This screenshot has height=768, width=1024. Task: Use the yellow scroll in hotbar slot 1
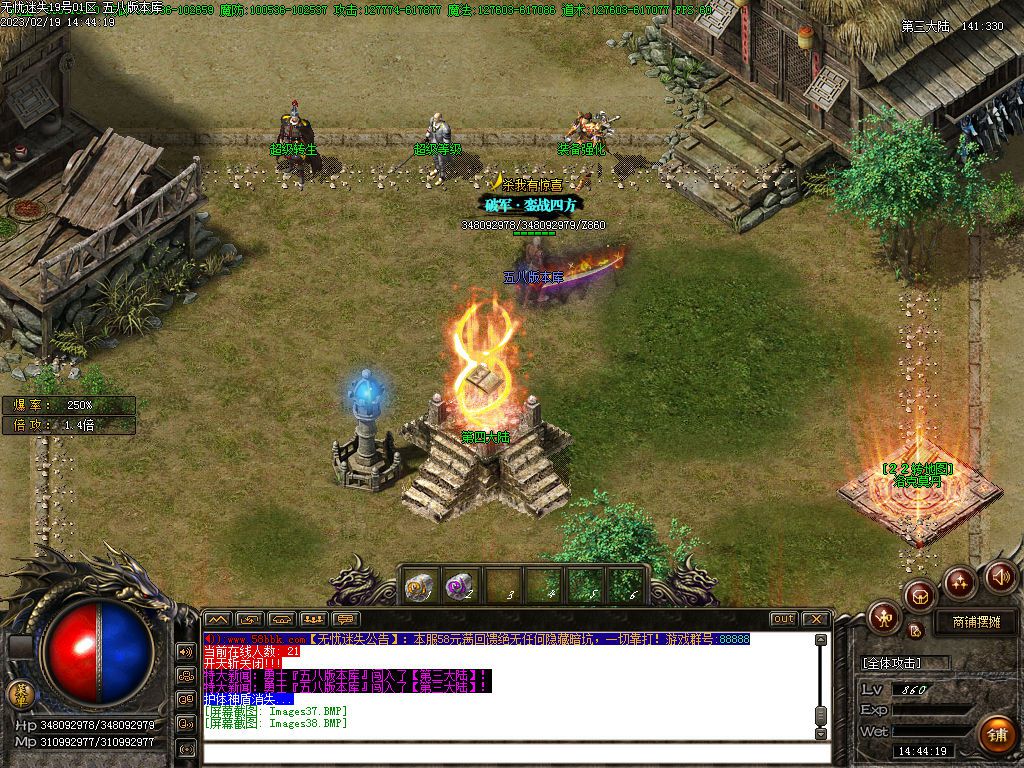[420, 588]
